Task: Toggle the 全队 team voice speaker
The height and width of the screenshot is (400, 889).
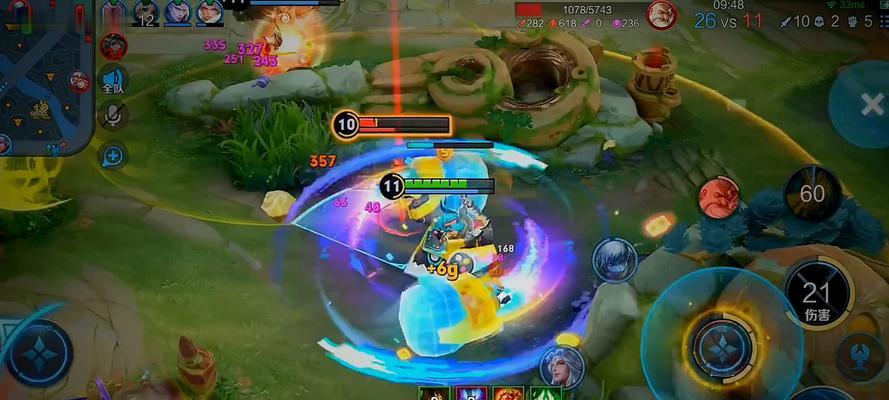Action: pyautogui.click(x=114, y=81)
